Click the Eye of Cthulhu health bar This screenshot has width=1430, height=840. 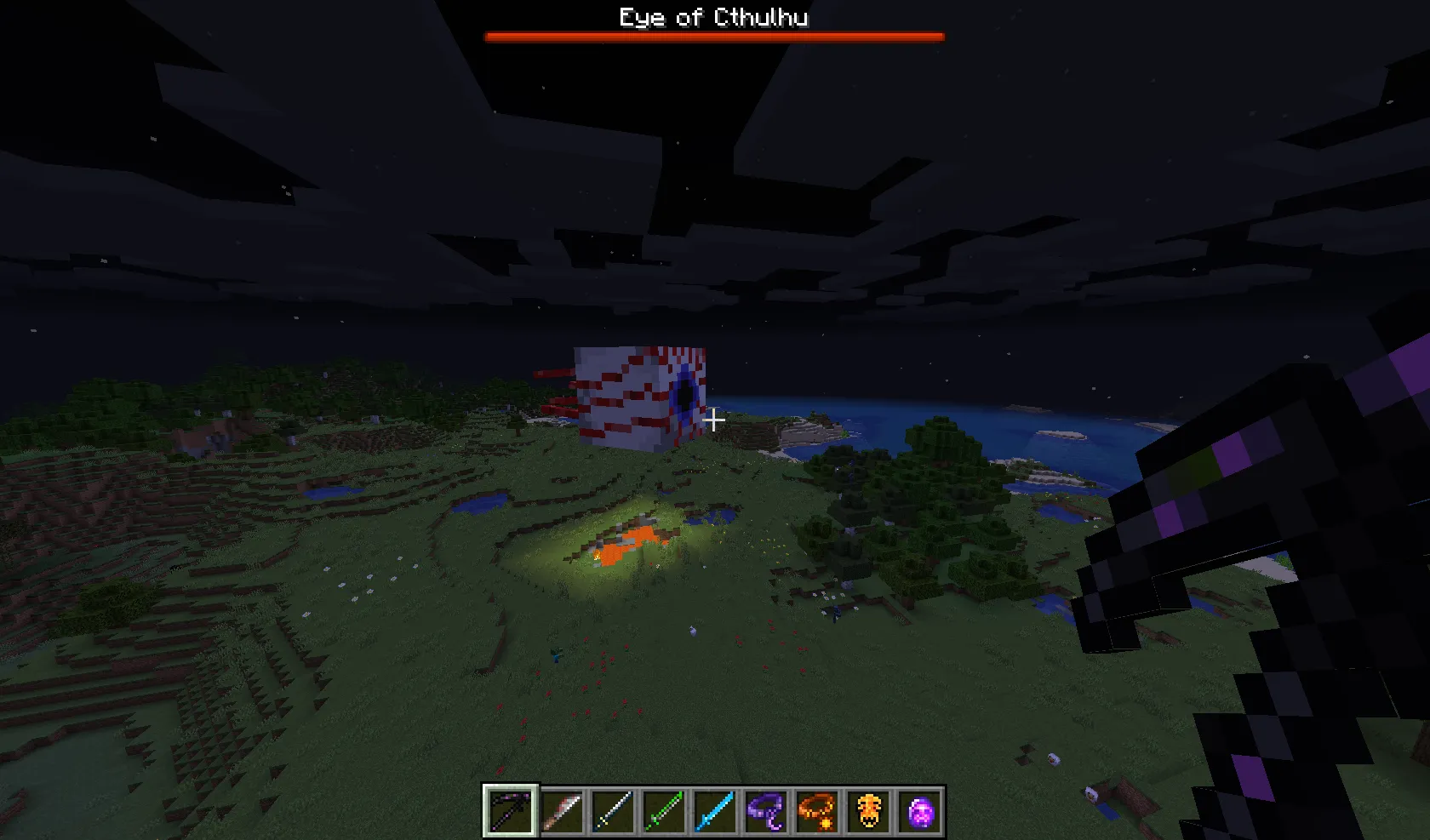[713, 36]
